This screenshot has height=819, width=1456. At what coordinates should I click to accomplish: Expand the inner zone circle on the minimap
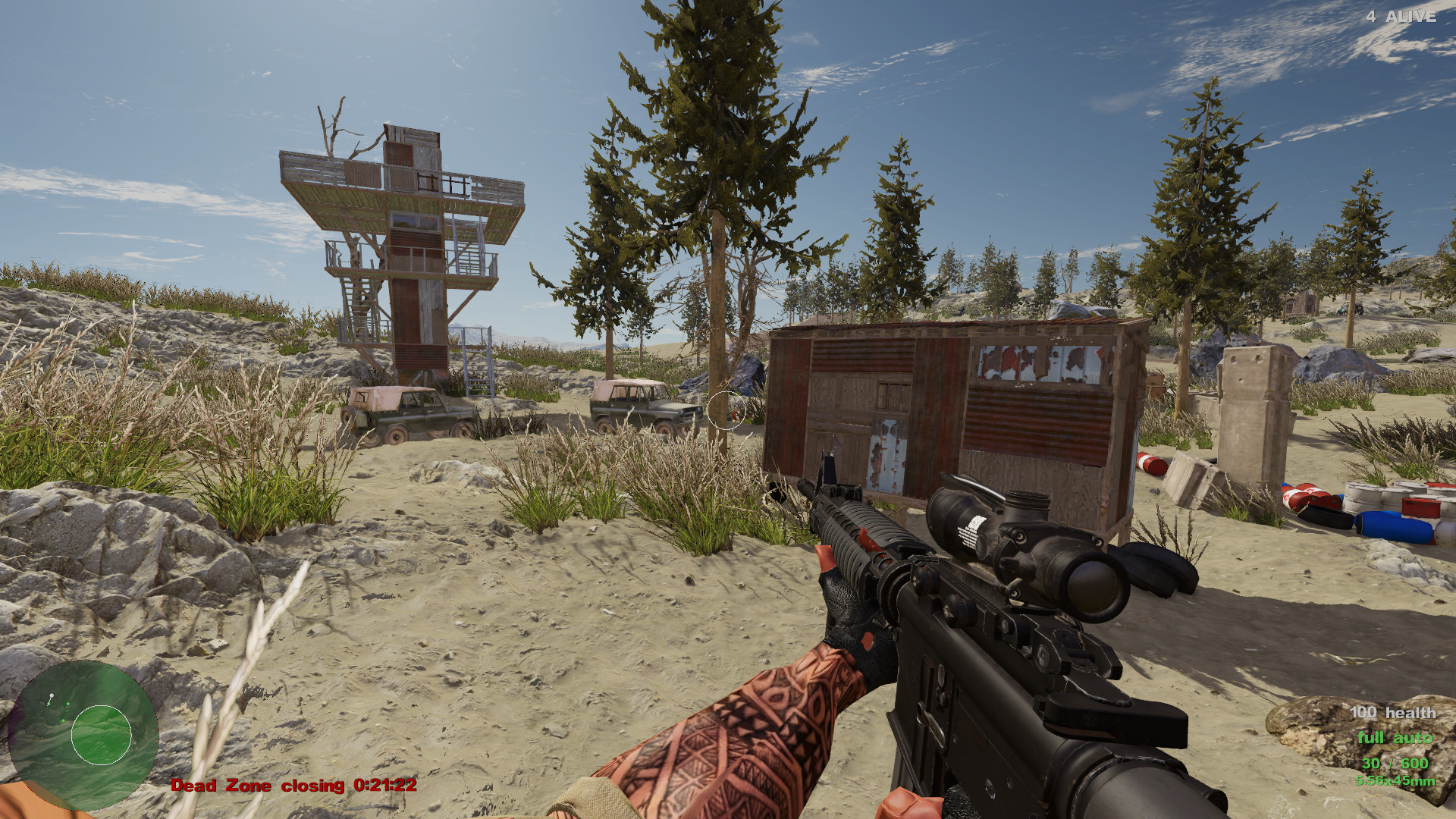click(101, 735)
